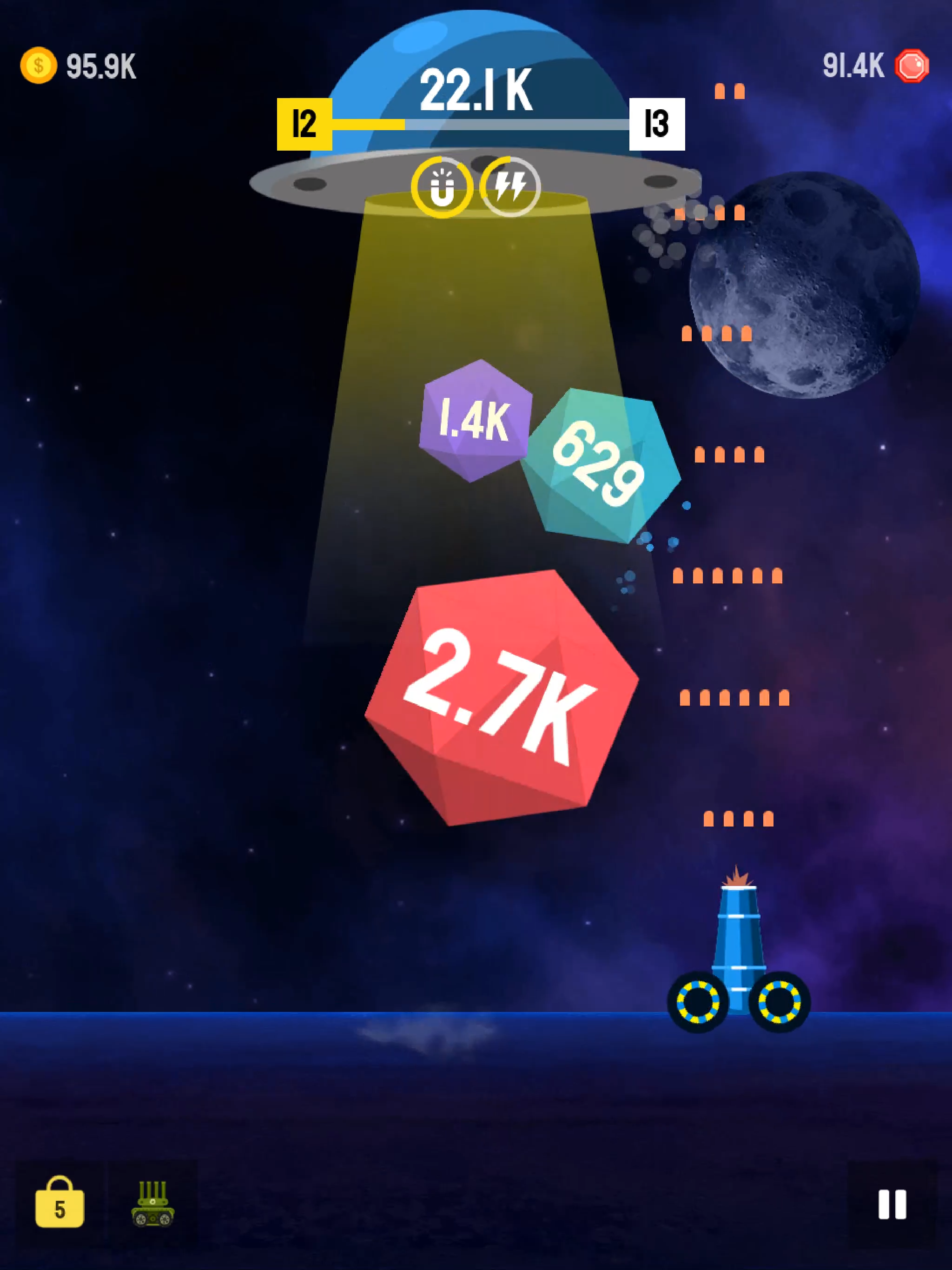The image size is (952, 1270).
Task: Activate the magnet coin-attraction boost
Action: (442, 185)
